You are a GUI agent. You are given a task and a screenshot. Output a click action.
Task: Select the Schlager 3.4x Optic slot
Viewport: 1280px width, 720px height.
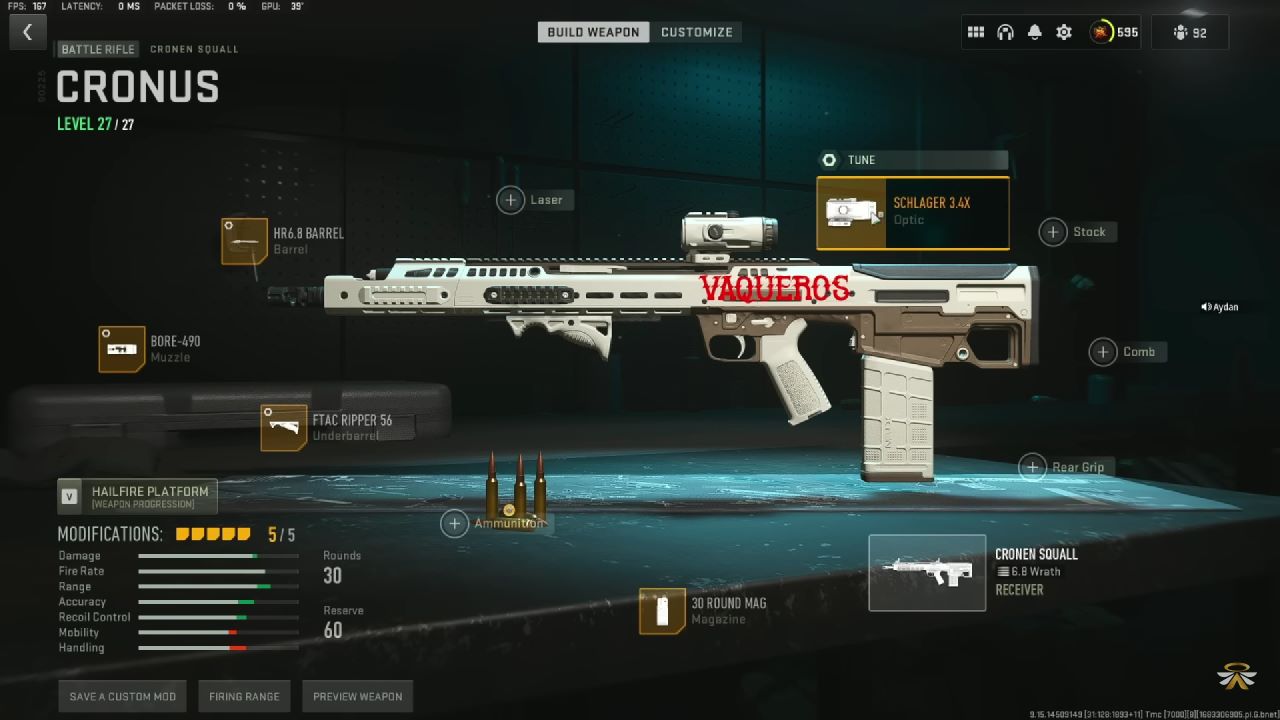[x=912, y=212]
